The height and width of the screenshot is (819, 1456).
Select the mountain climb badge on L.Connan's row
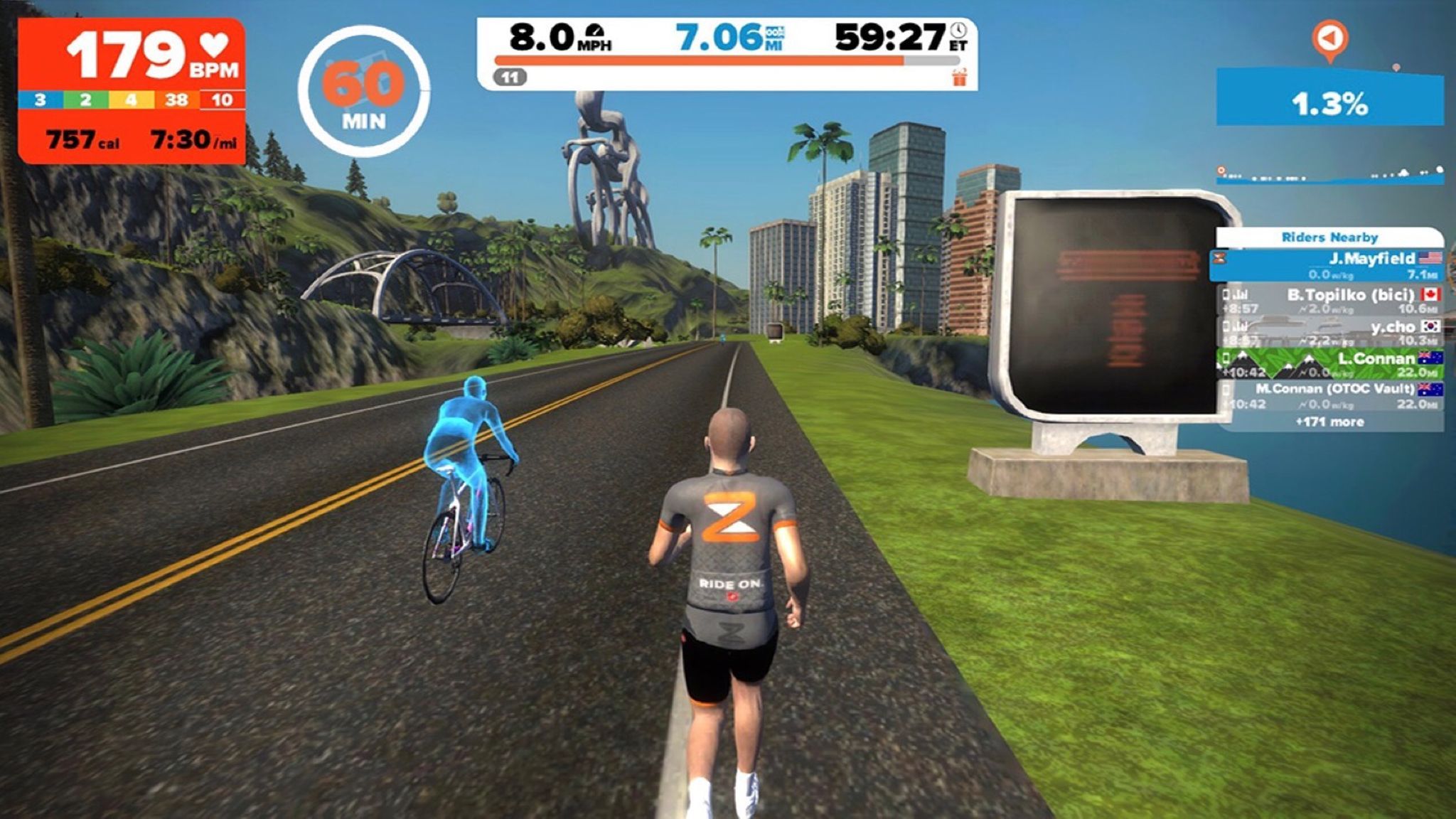[1243, 359]
